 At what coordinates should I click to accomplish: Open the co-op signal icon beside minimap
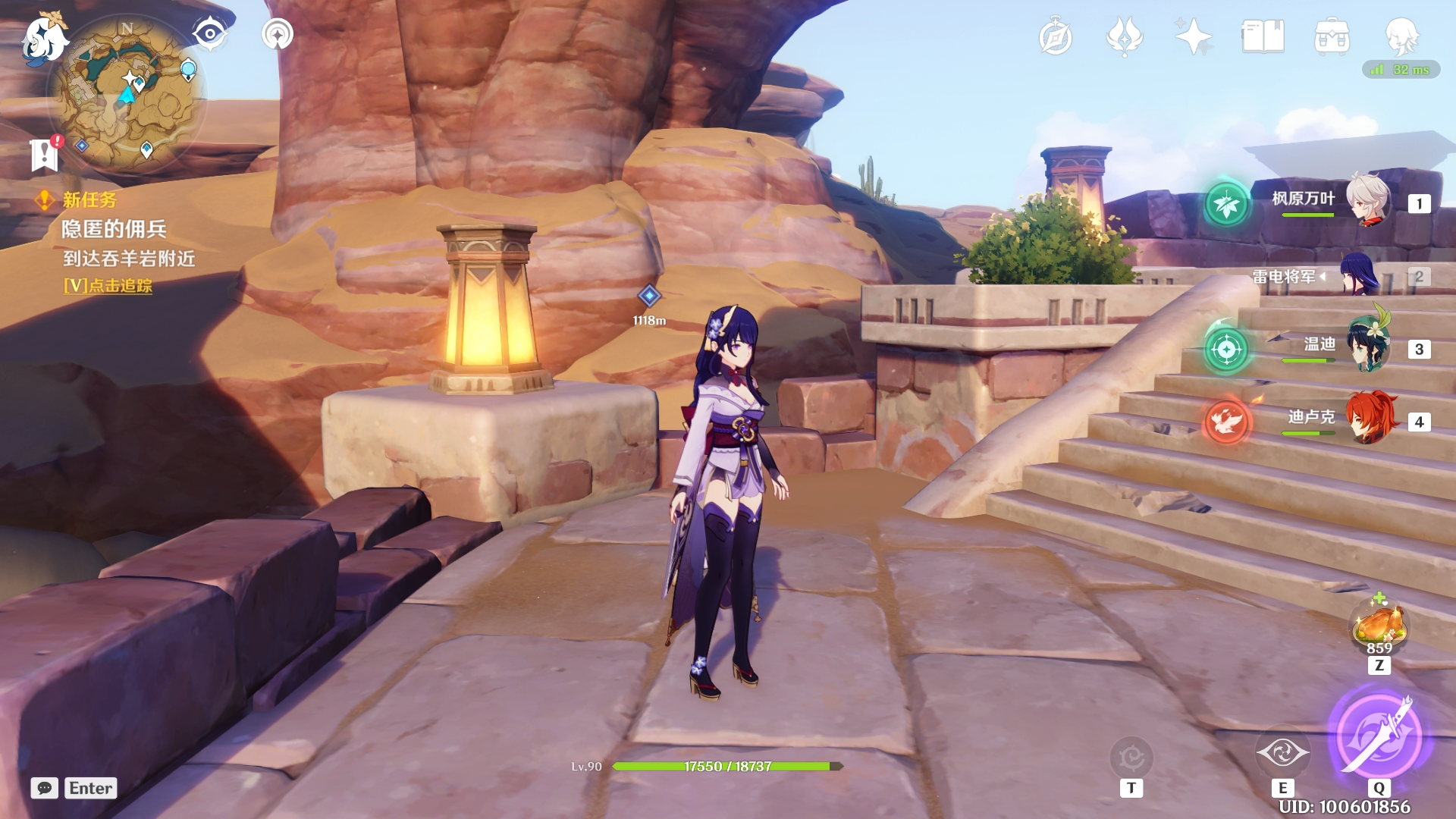pyautogui.click(x=278, y=34)
